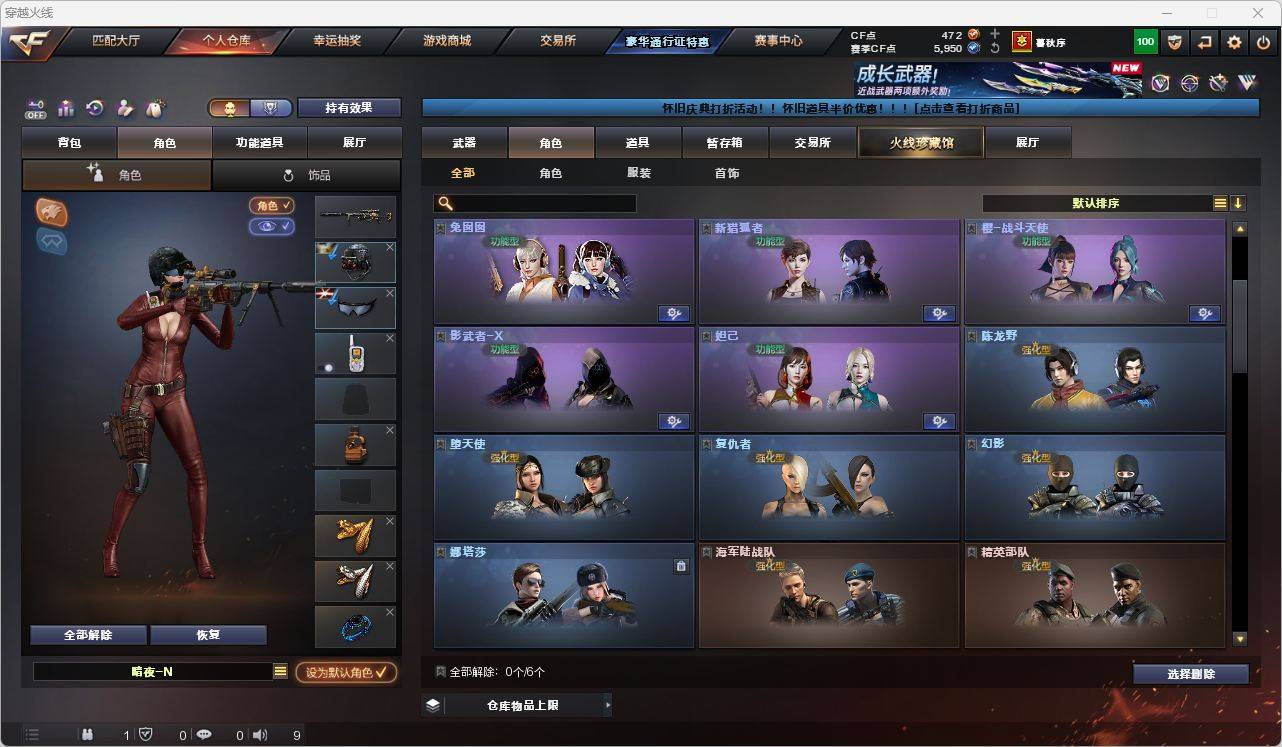
Task: Expand the 仓库物品上限 panel arrow
Action: click(x=608, y=704)
